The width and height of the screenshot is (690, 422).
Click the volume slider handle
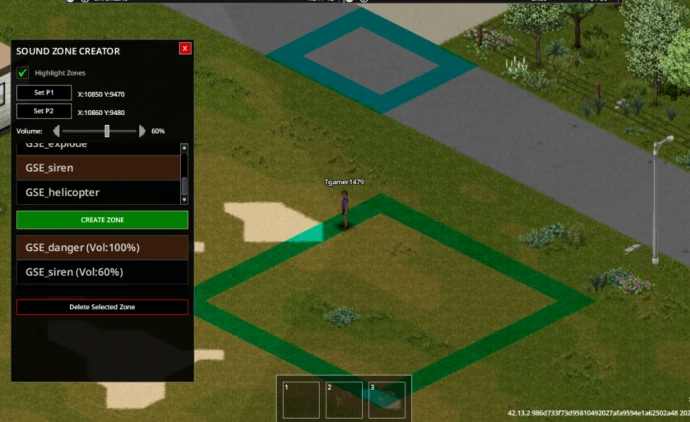(107, 131)
